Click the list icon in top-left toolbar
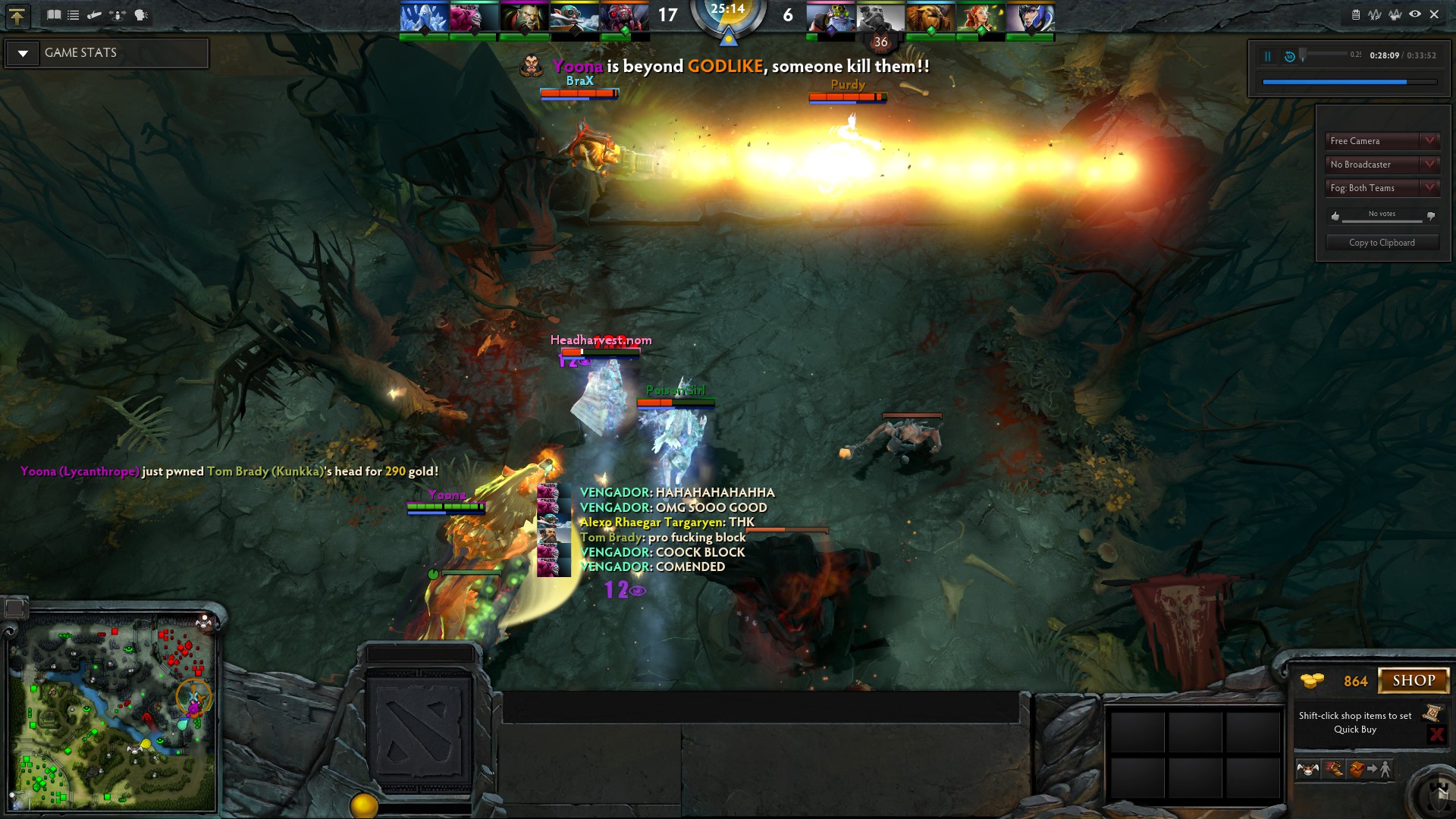The image size is (1456, 819). 74,14
